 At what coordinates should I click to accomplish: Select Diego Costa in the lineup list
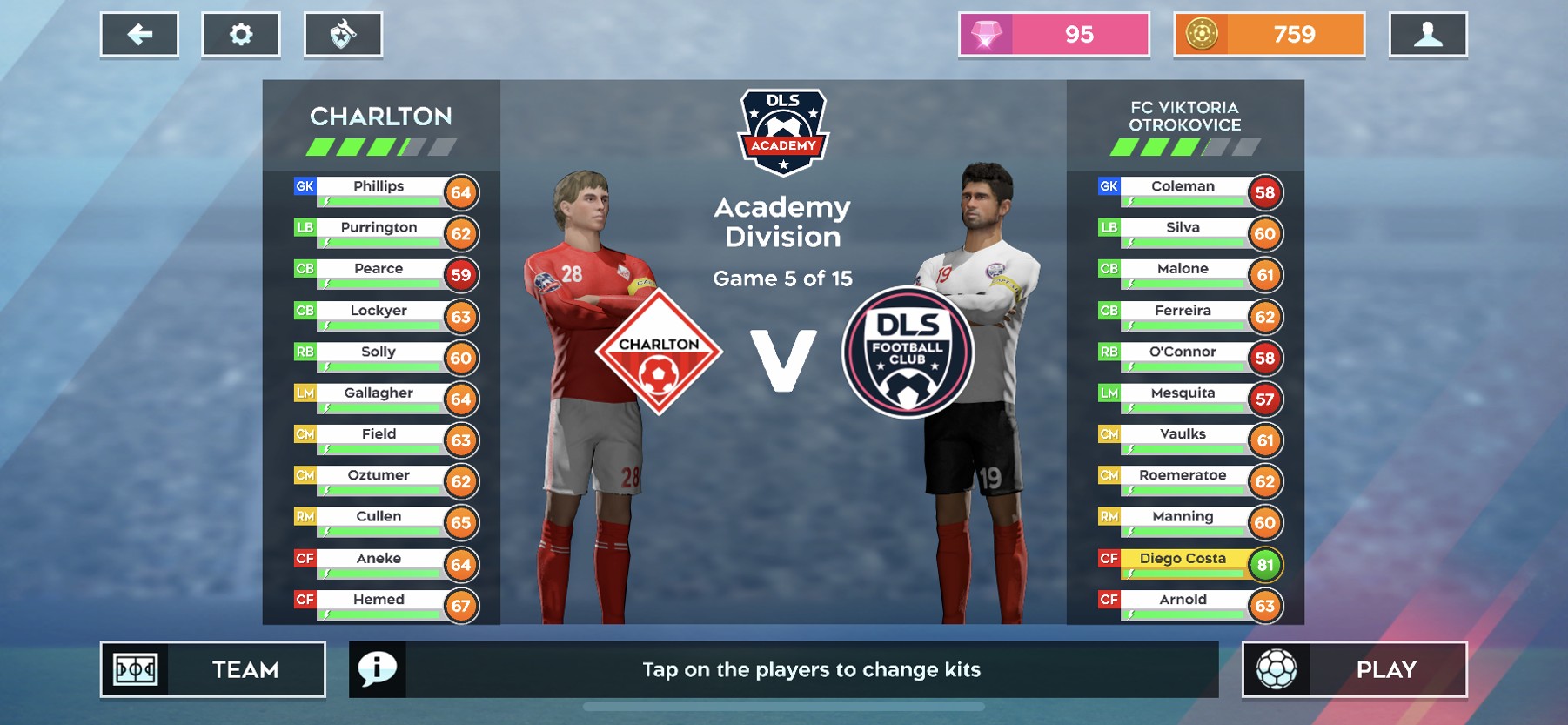1183,559
